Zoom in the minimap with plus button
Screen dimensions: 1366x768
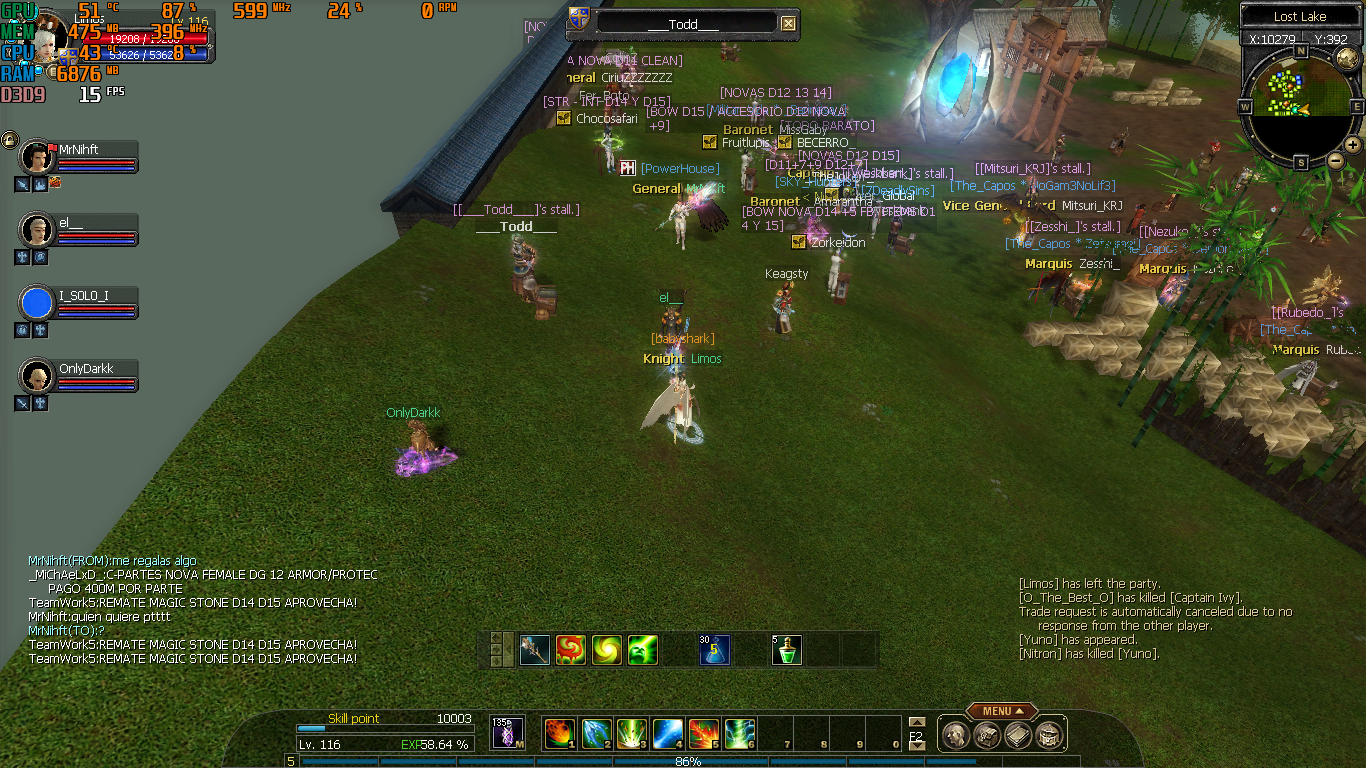(x=1352, y=144)
